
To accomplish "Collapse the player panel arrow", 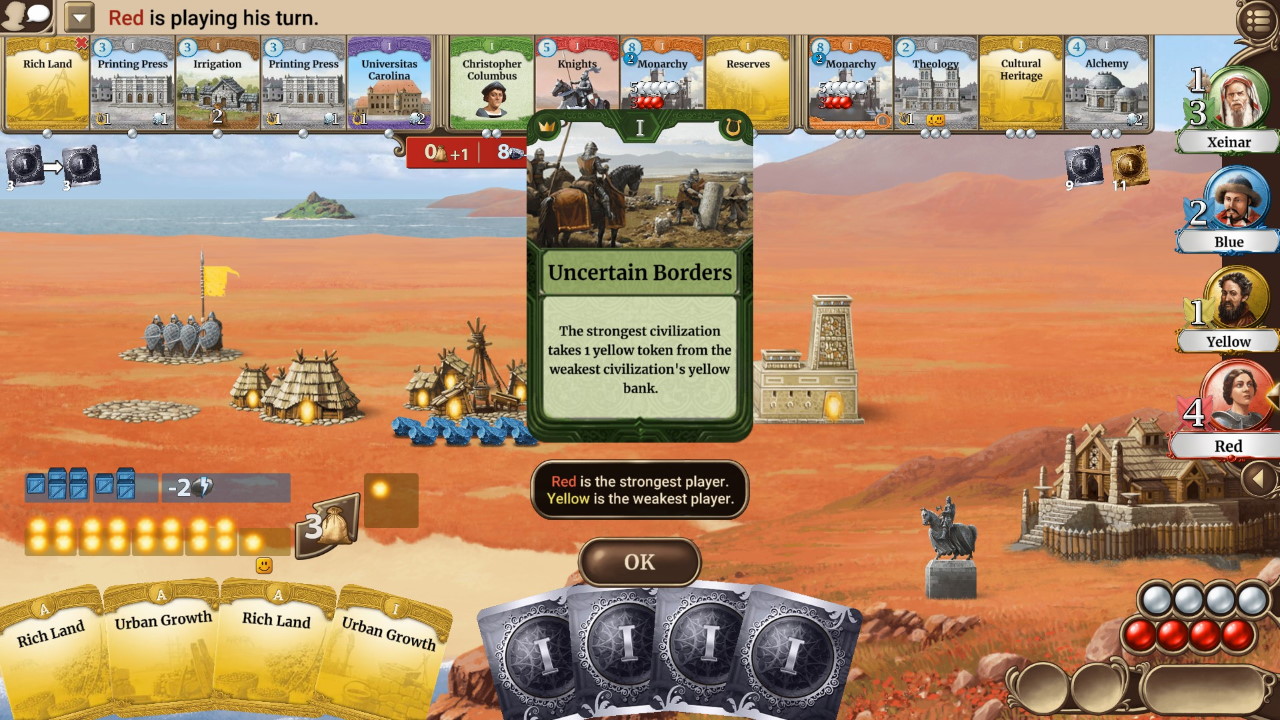I will tap(1259, 480).
